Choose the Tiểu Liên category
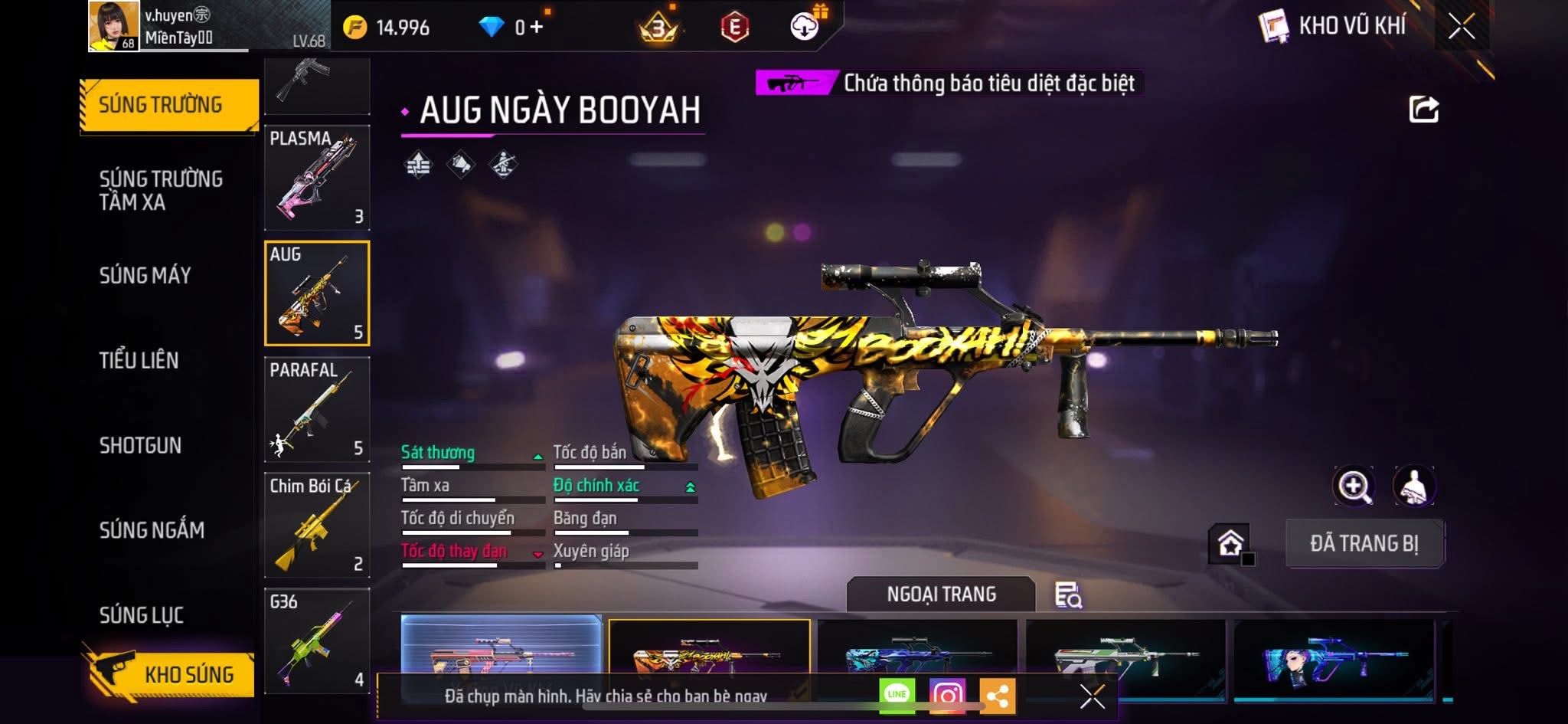The width and height of the screenshot is (1568, 724). click(139, 360)
